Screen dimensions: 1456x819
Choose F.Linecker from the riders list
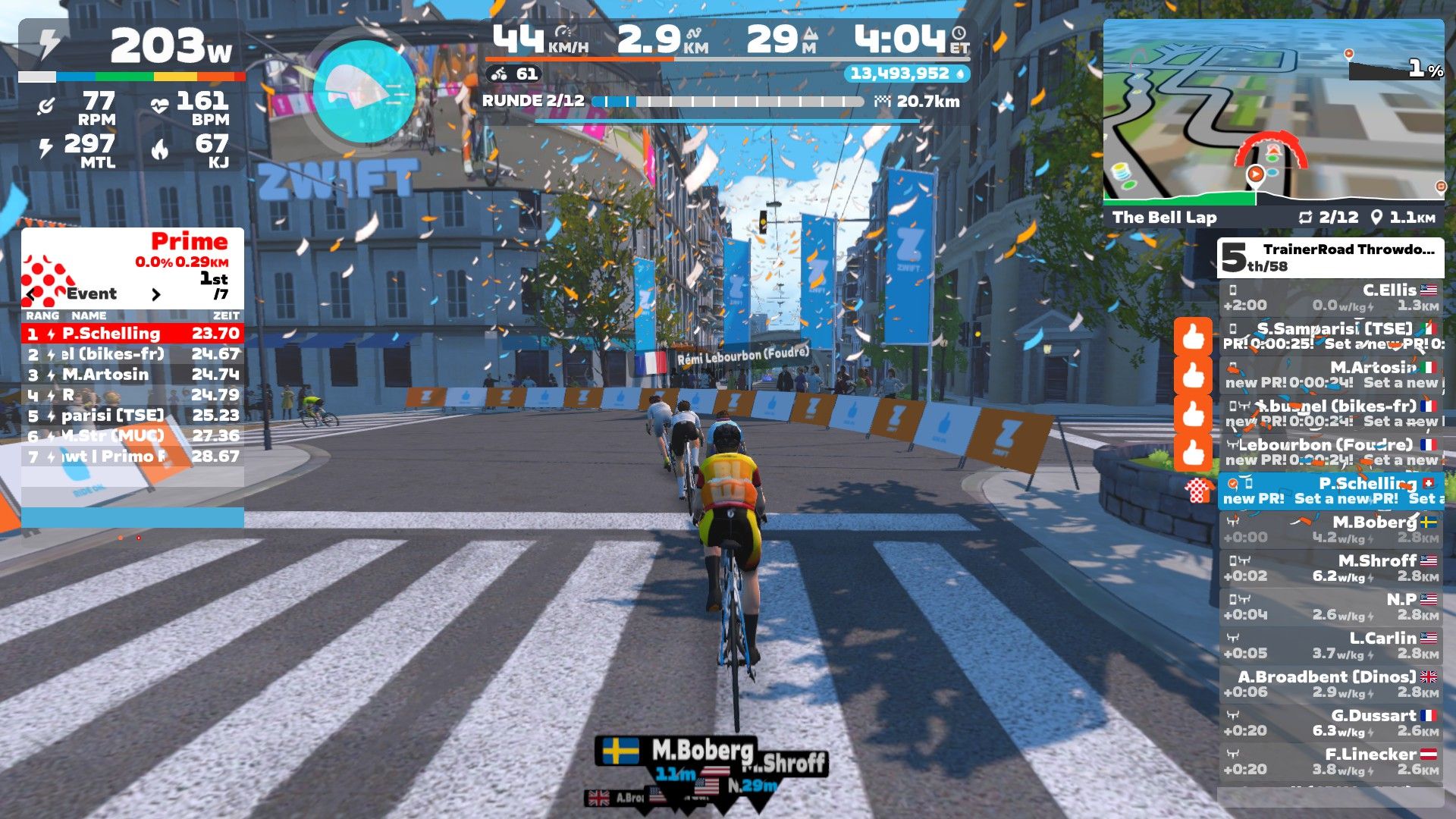tap(1330, 761)
